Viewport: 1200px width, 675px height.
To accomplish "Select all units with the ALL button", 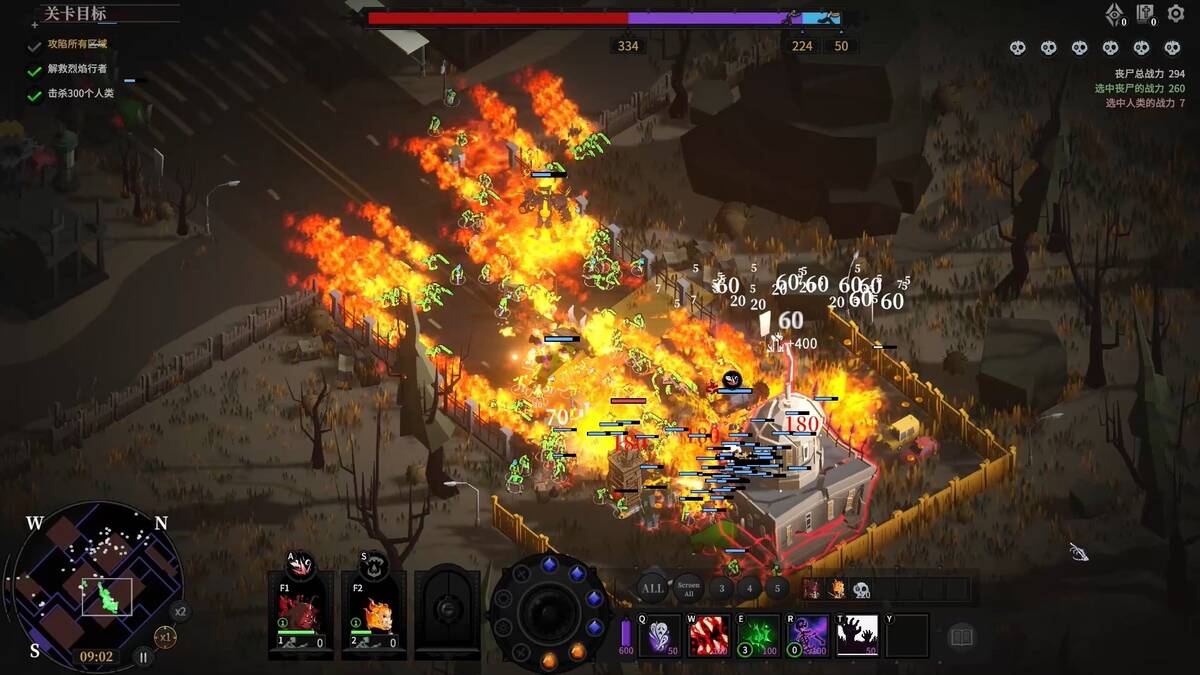I will pyautogui.click(x=652, y=589).
